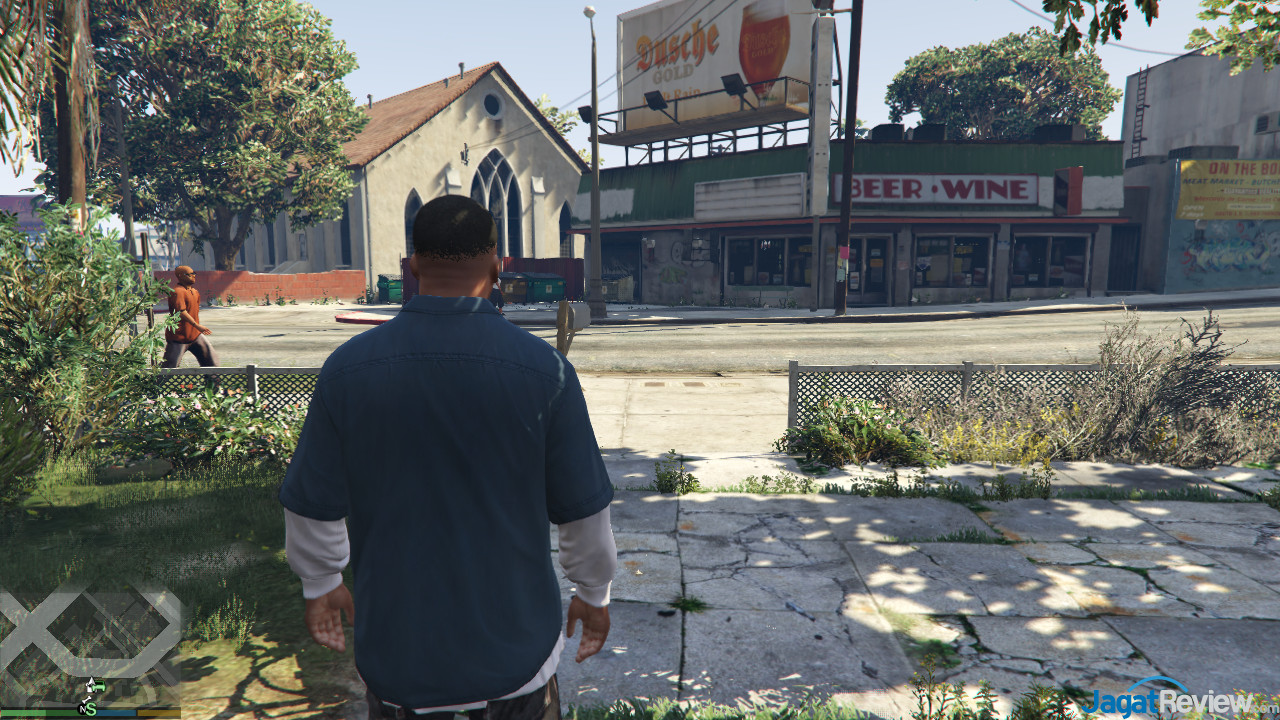Click the green S marker on minimap
Image resolution: width=1280 pixels, height=720 pixels.
click(91, 709)
